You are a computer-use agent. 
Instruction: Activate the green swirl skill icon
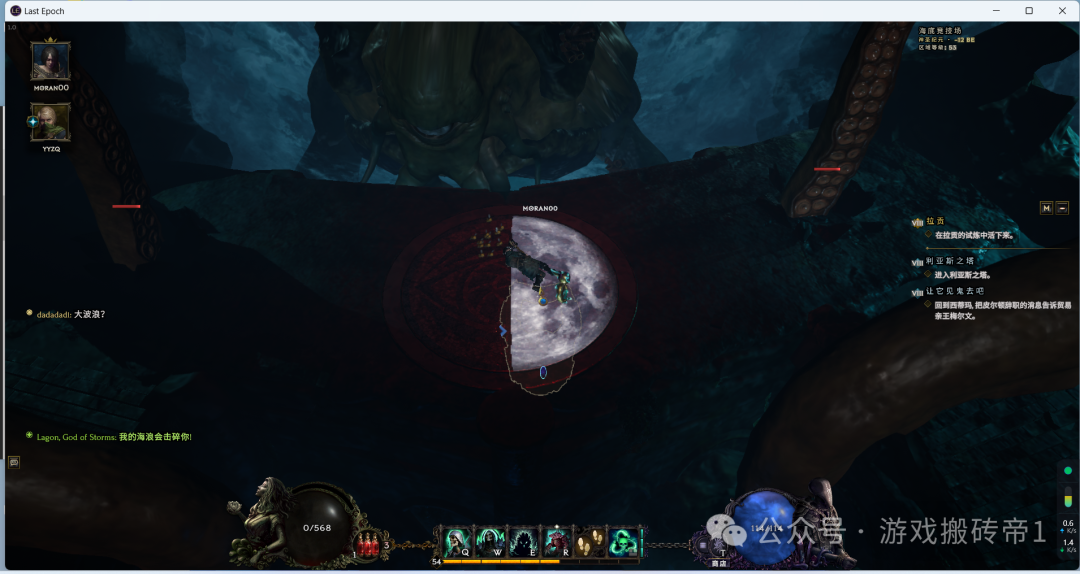[623, 543]
